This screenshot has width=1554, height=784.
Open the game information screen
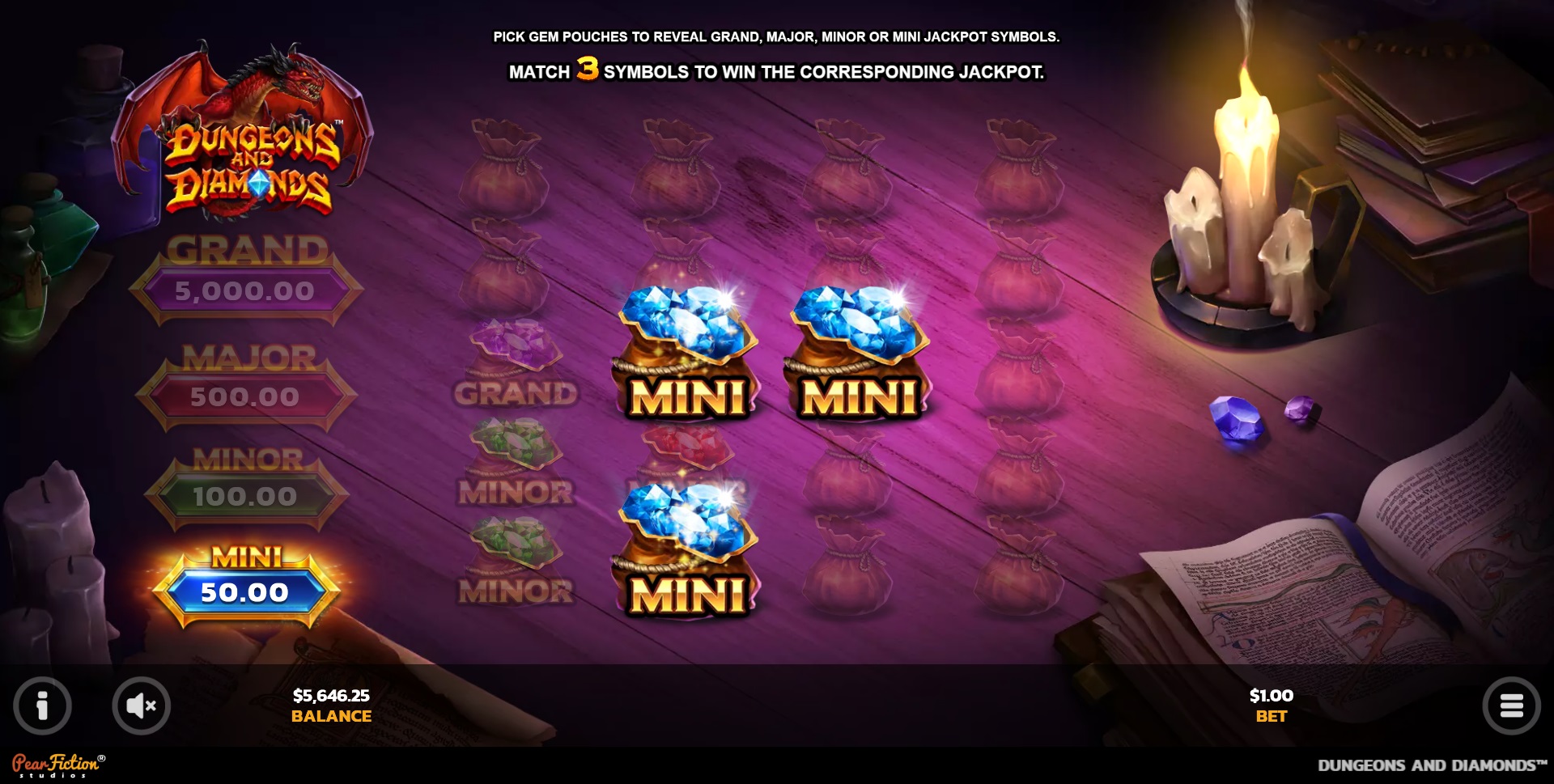[x=42, y=705]
